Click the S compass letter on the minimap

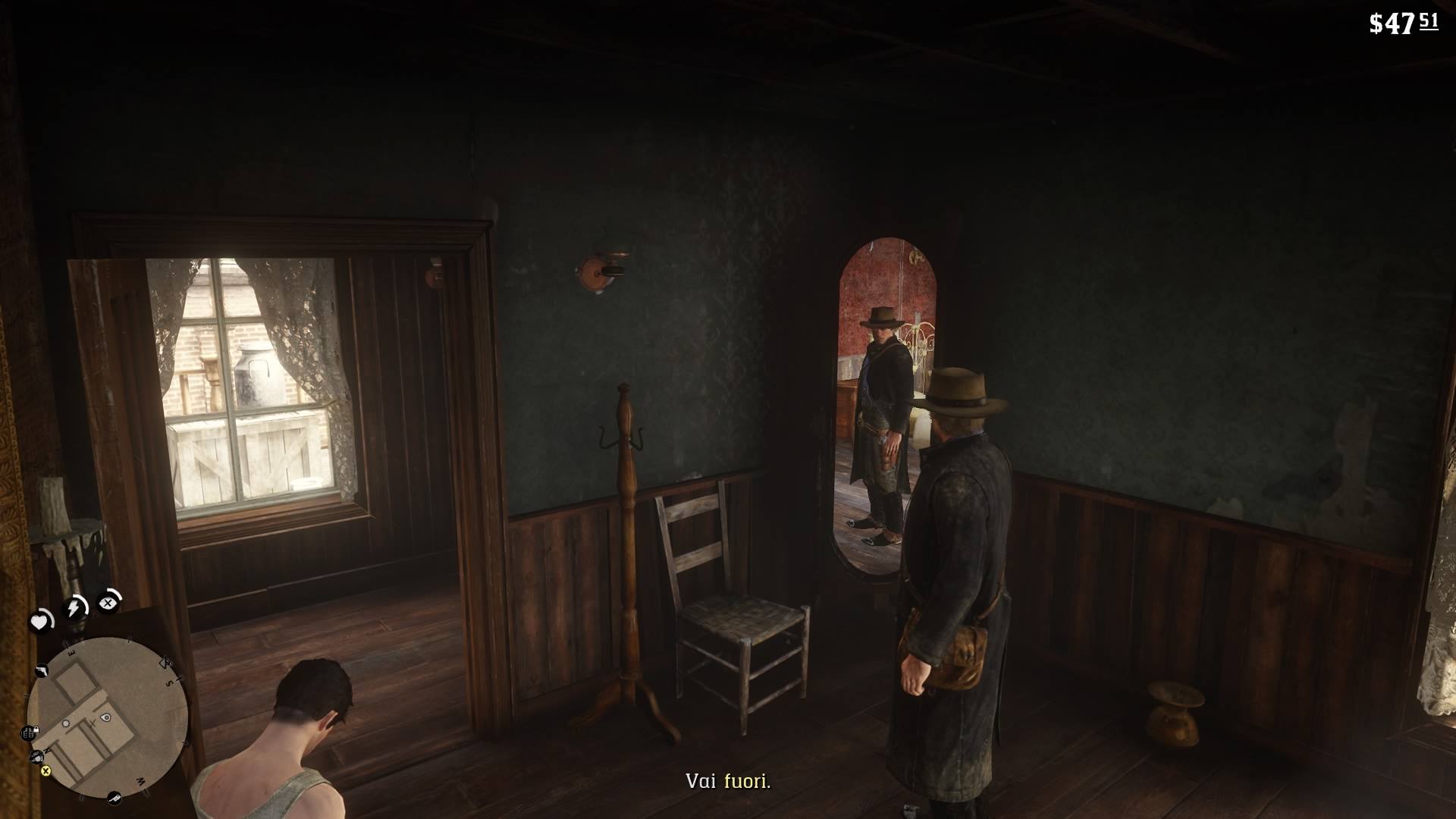click(x=168, y=683)
